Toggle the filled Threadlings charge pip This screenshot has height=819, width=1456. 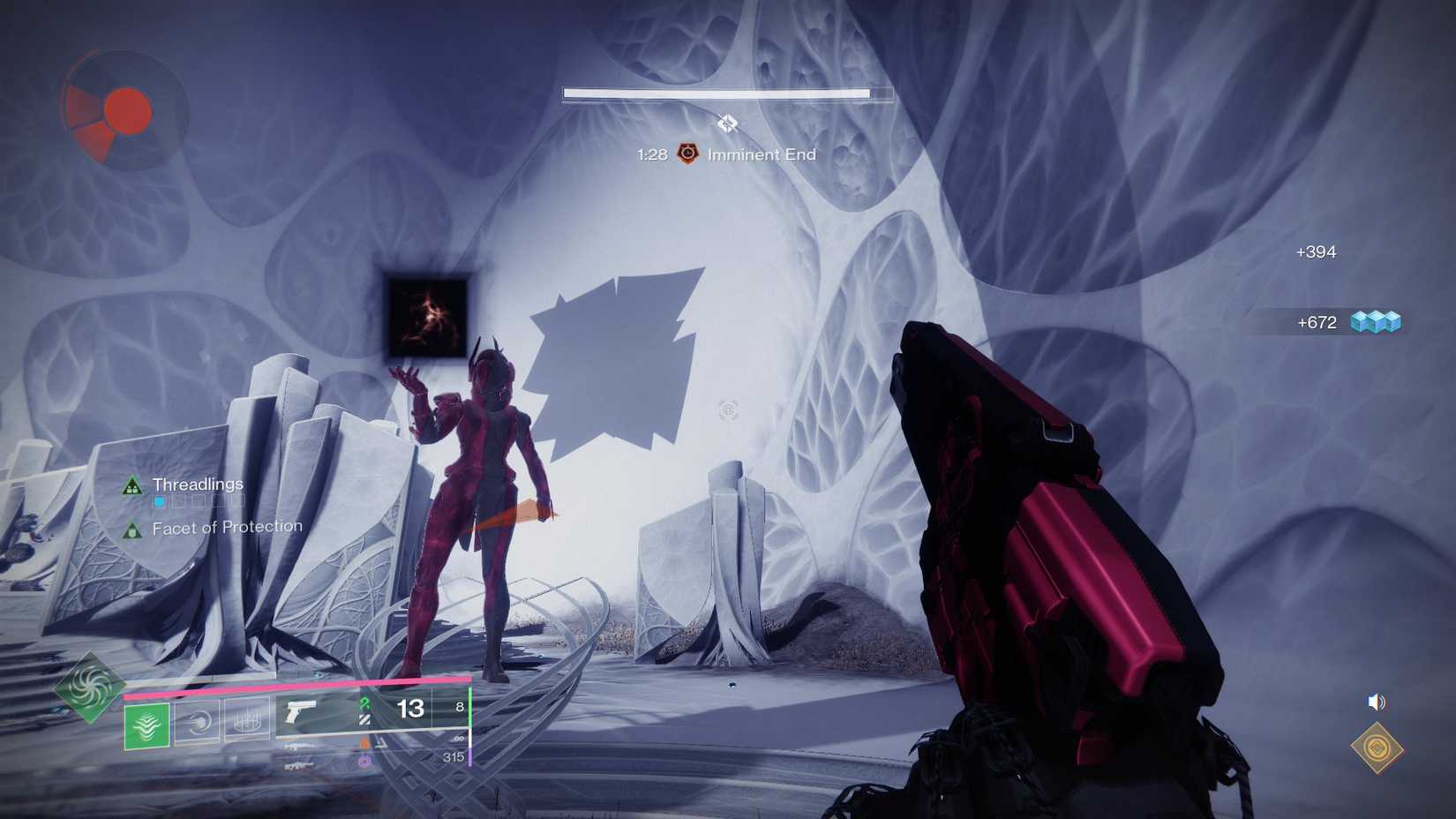point(159,500)
